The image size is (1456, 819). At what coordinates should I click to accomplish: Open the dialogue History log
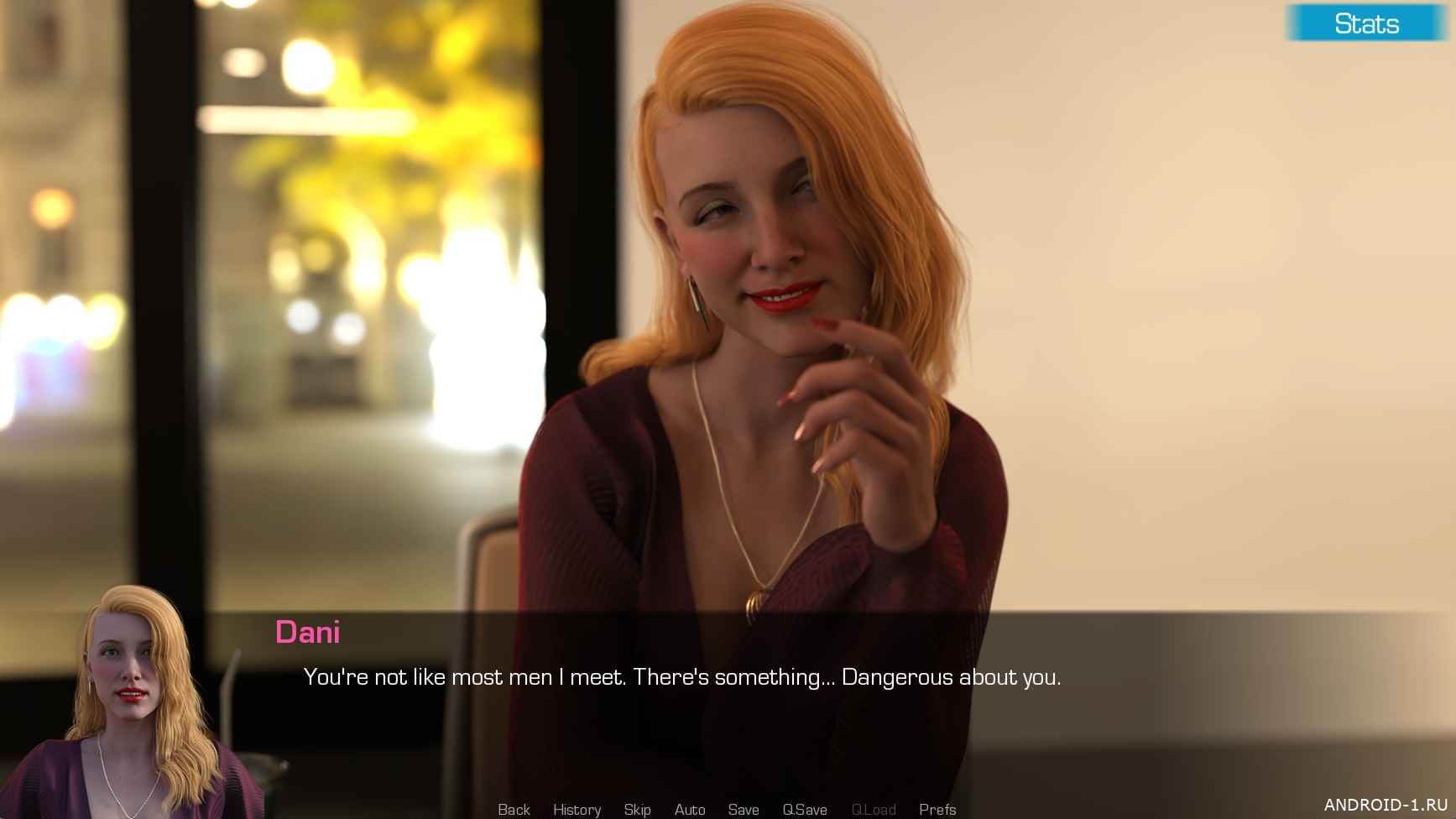click(577, 809)
